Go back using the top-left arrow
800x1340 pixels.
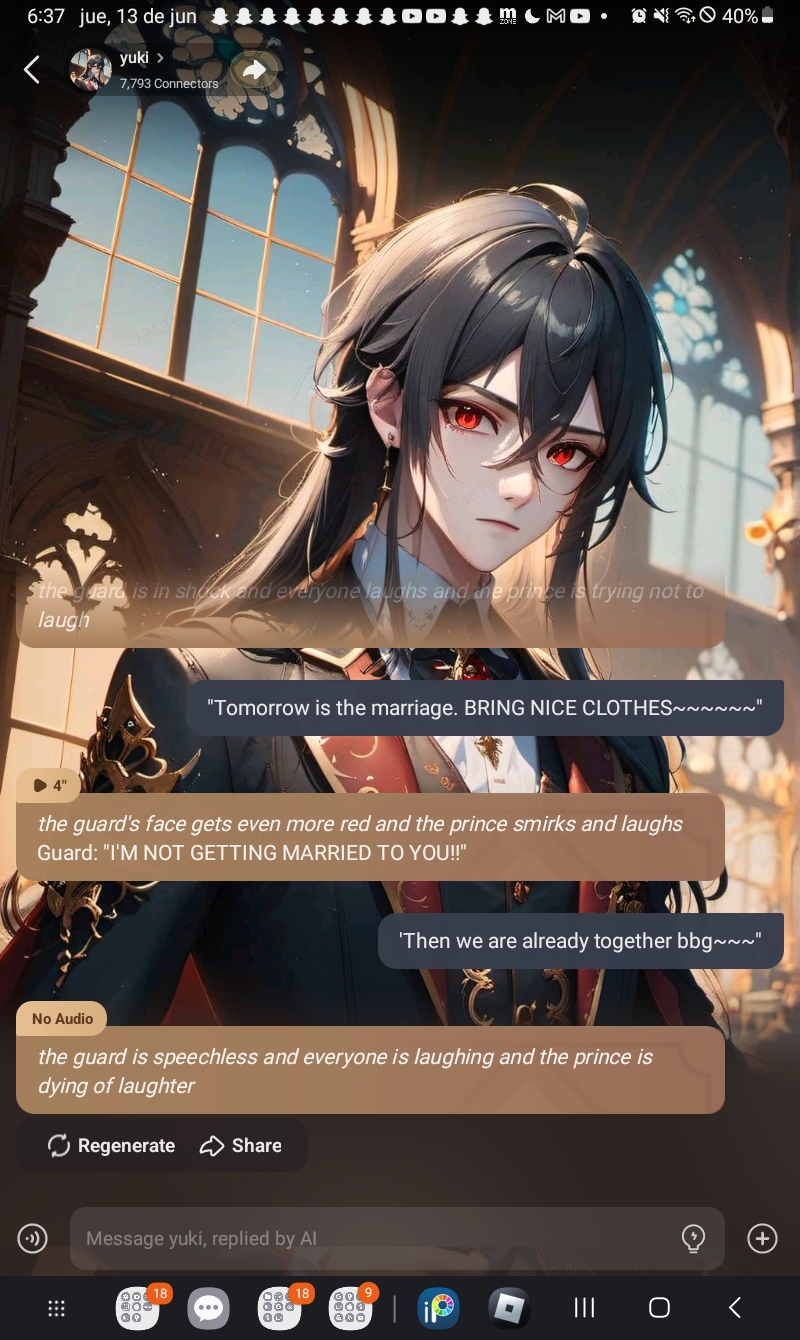coord(32,70)
